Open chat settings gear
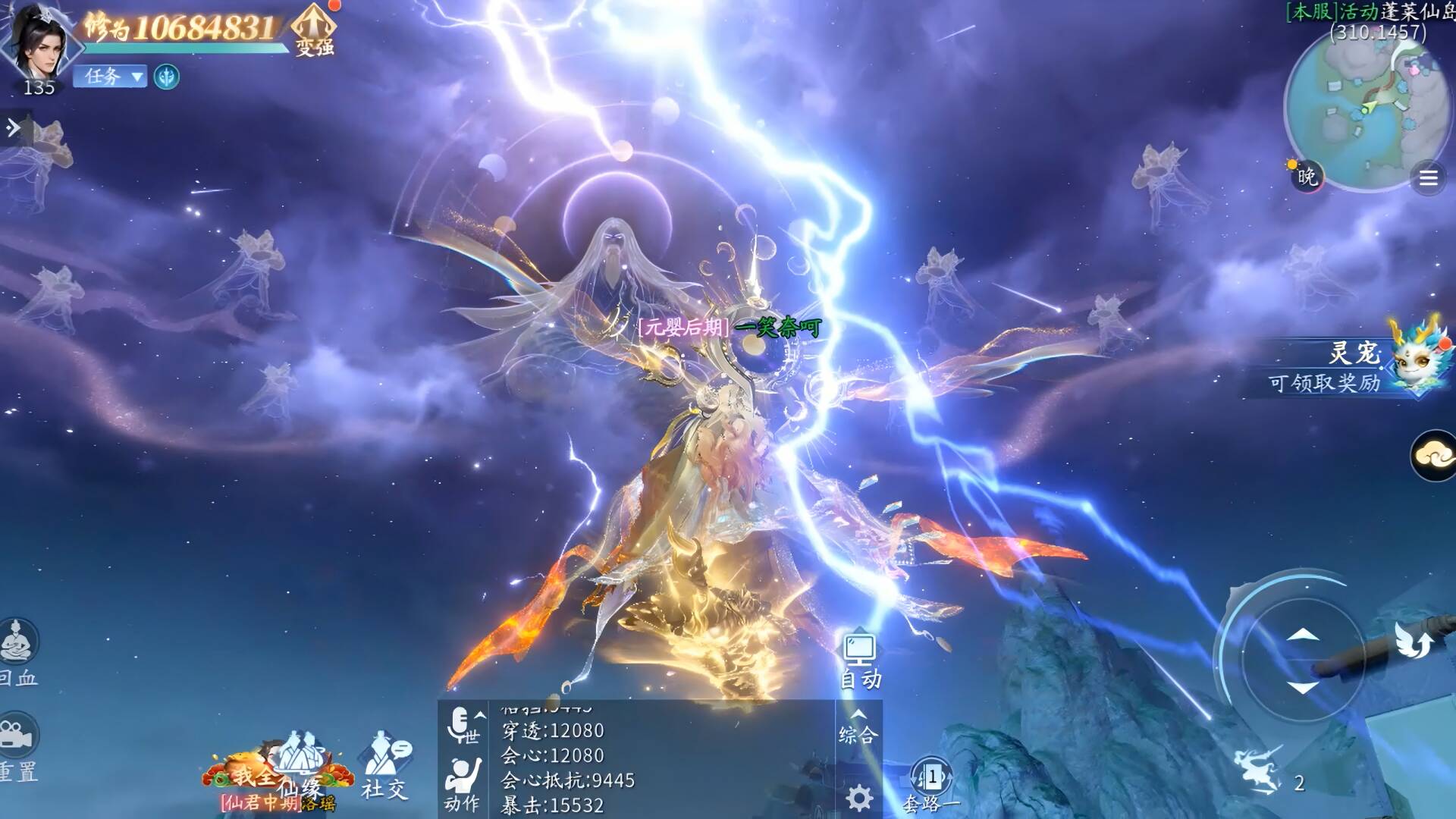The height and width of the screenshot is (819, 1456). pyautogui.click(x=858, y=797)
